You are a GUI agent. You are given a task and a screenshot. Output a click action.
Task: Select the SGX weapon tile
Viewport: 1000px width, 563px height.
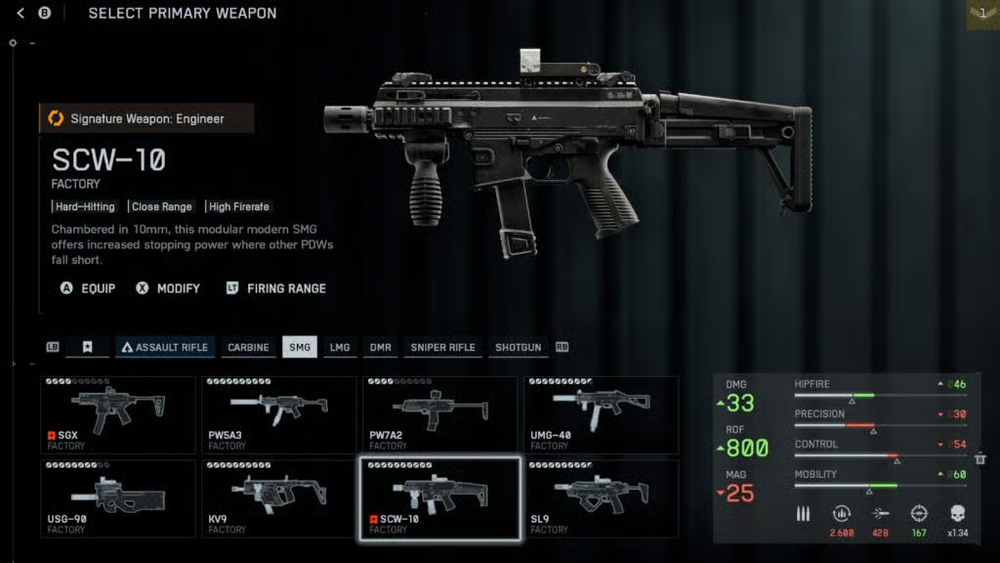click(x=118, y=413)
